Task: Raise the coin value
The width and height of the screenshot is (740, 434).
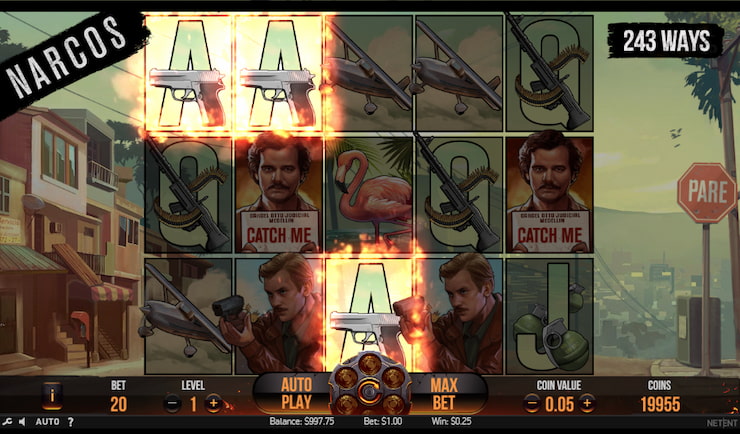Action: 587,404
